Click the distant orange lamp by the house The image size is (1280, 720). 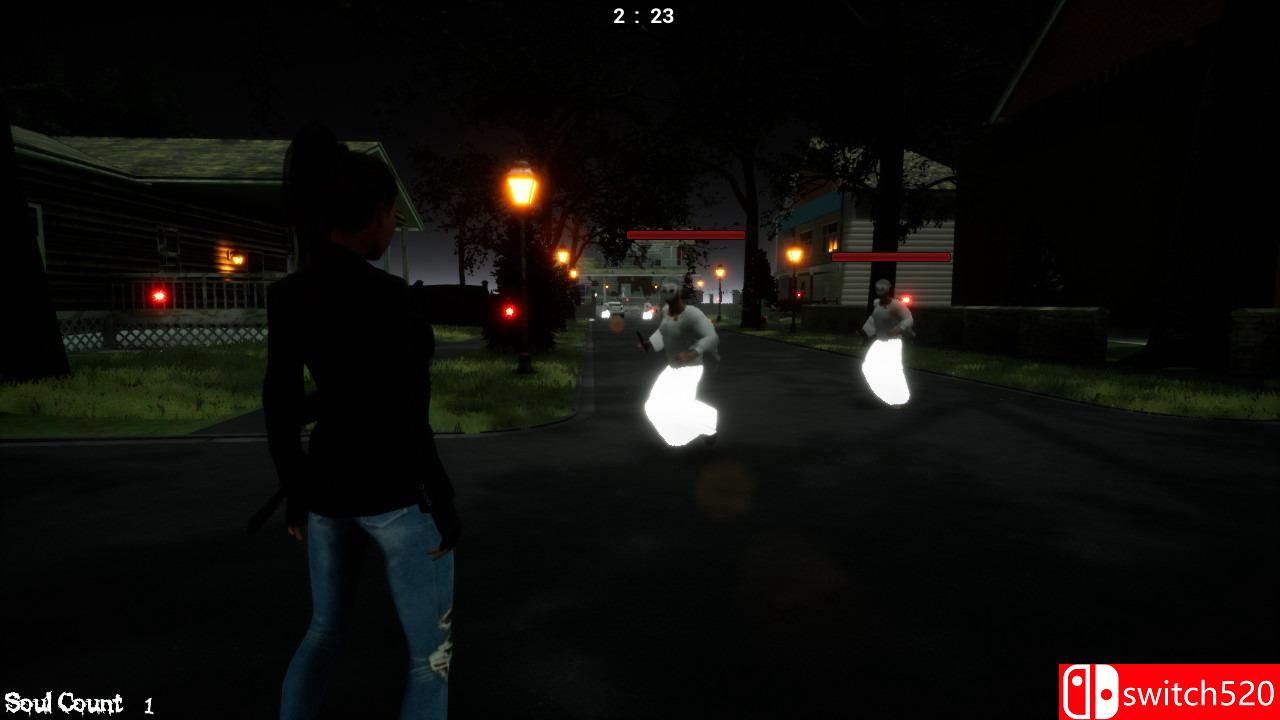click(x=793, y=253)
